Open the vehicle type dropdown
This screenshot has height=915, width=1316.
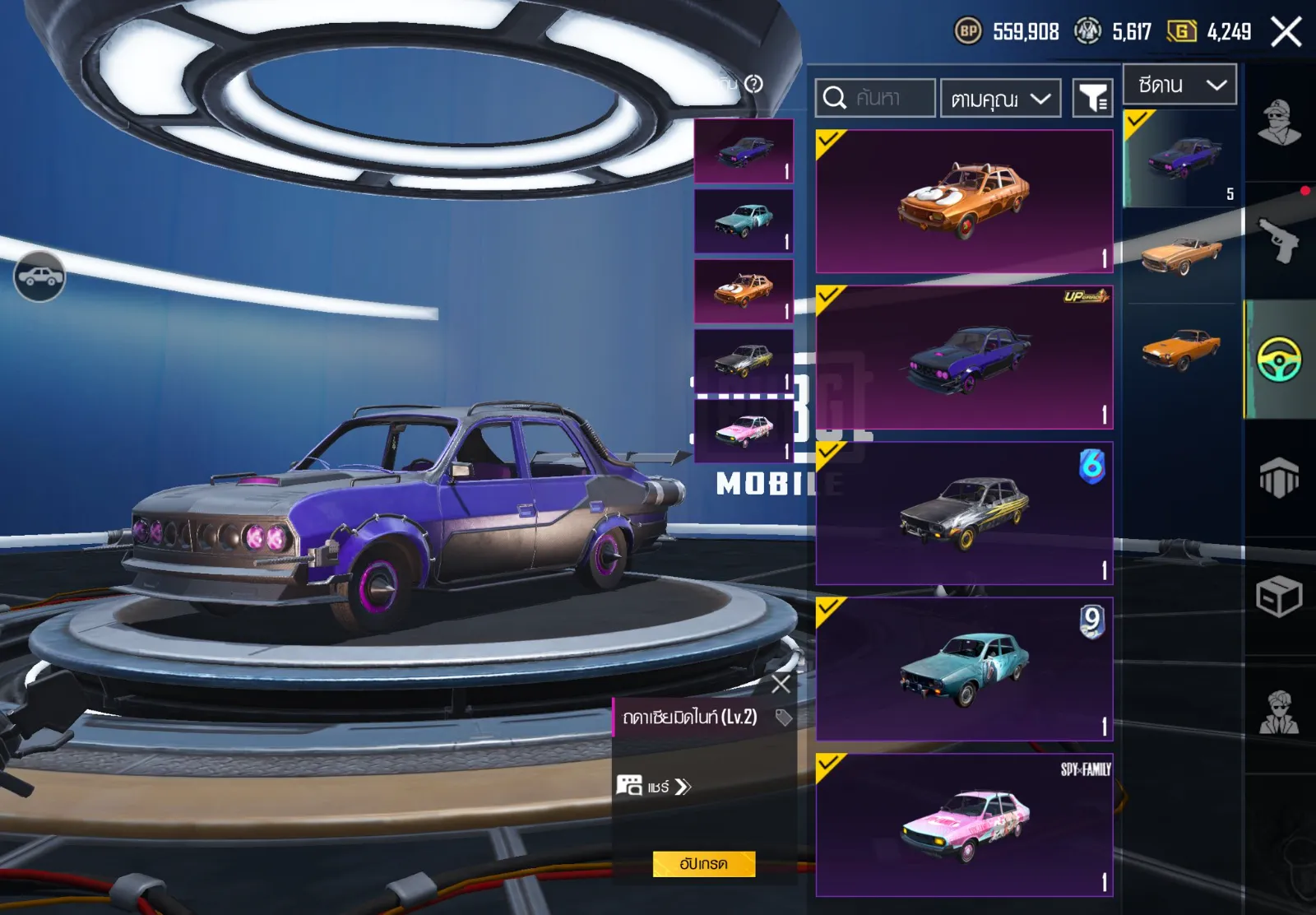[1180, 85]
